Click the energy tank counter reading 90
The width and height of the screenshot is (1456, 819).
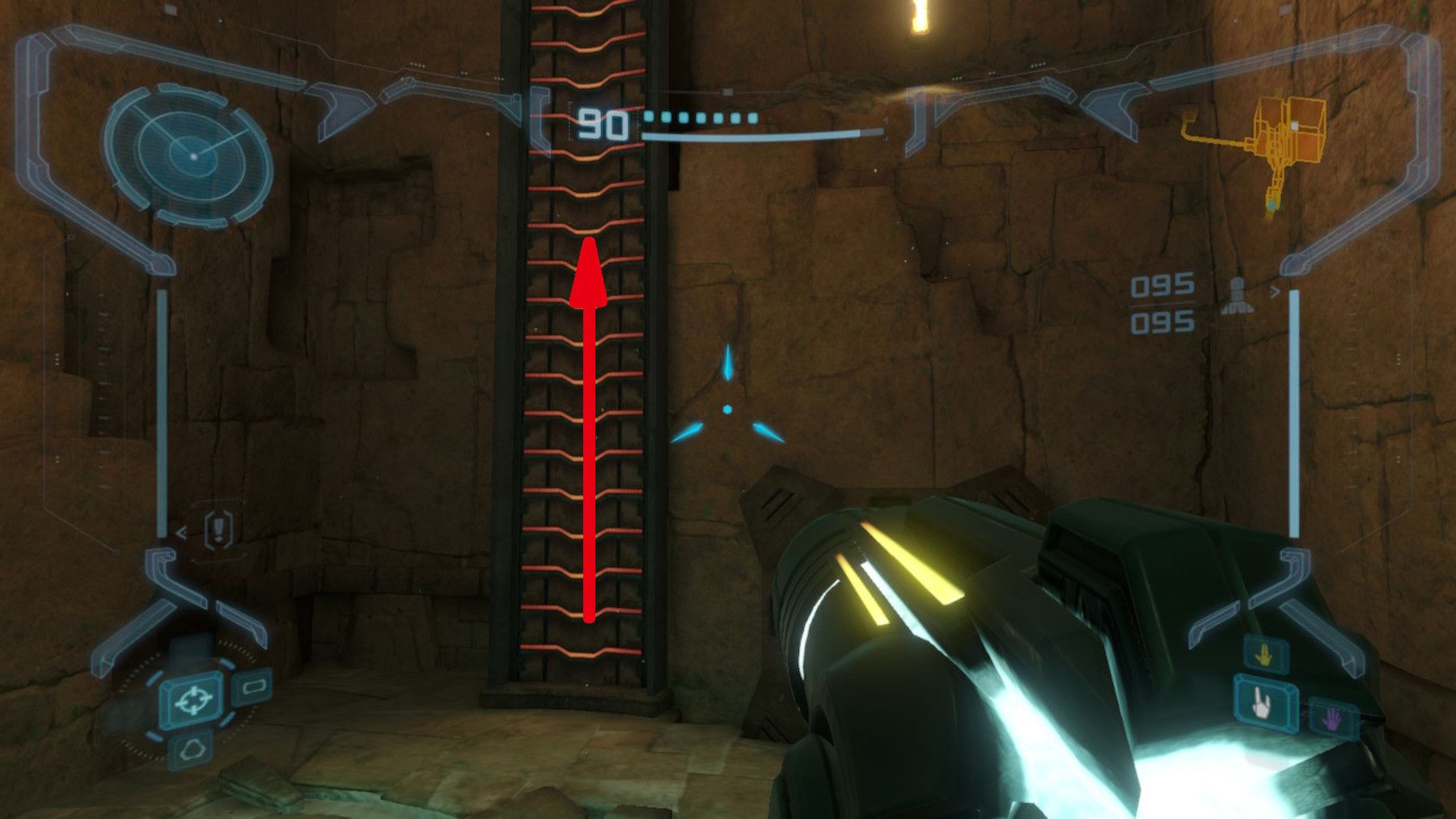pos(602,122)
